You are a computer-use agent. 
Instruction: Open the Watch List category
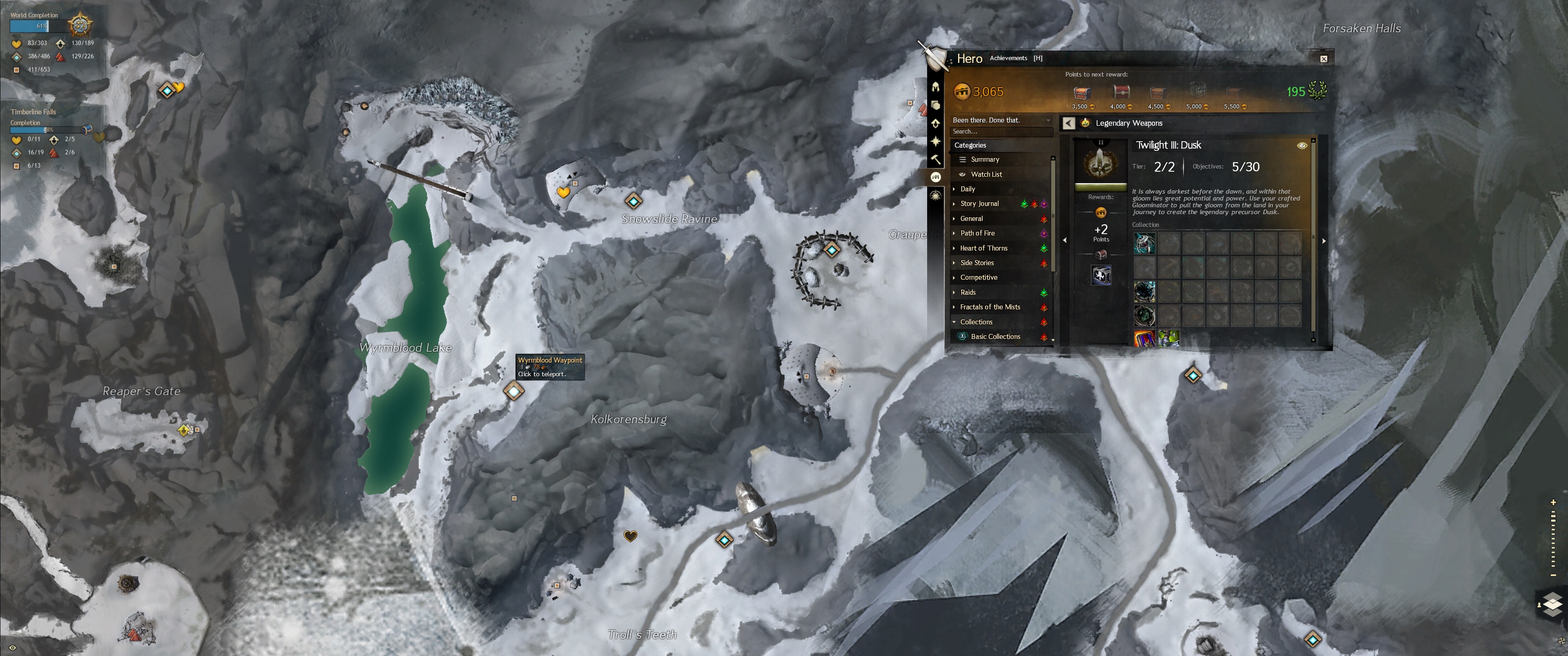pyautogui.click(x=985, y=174)
